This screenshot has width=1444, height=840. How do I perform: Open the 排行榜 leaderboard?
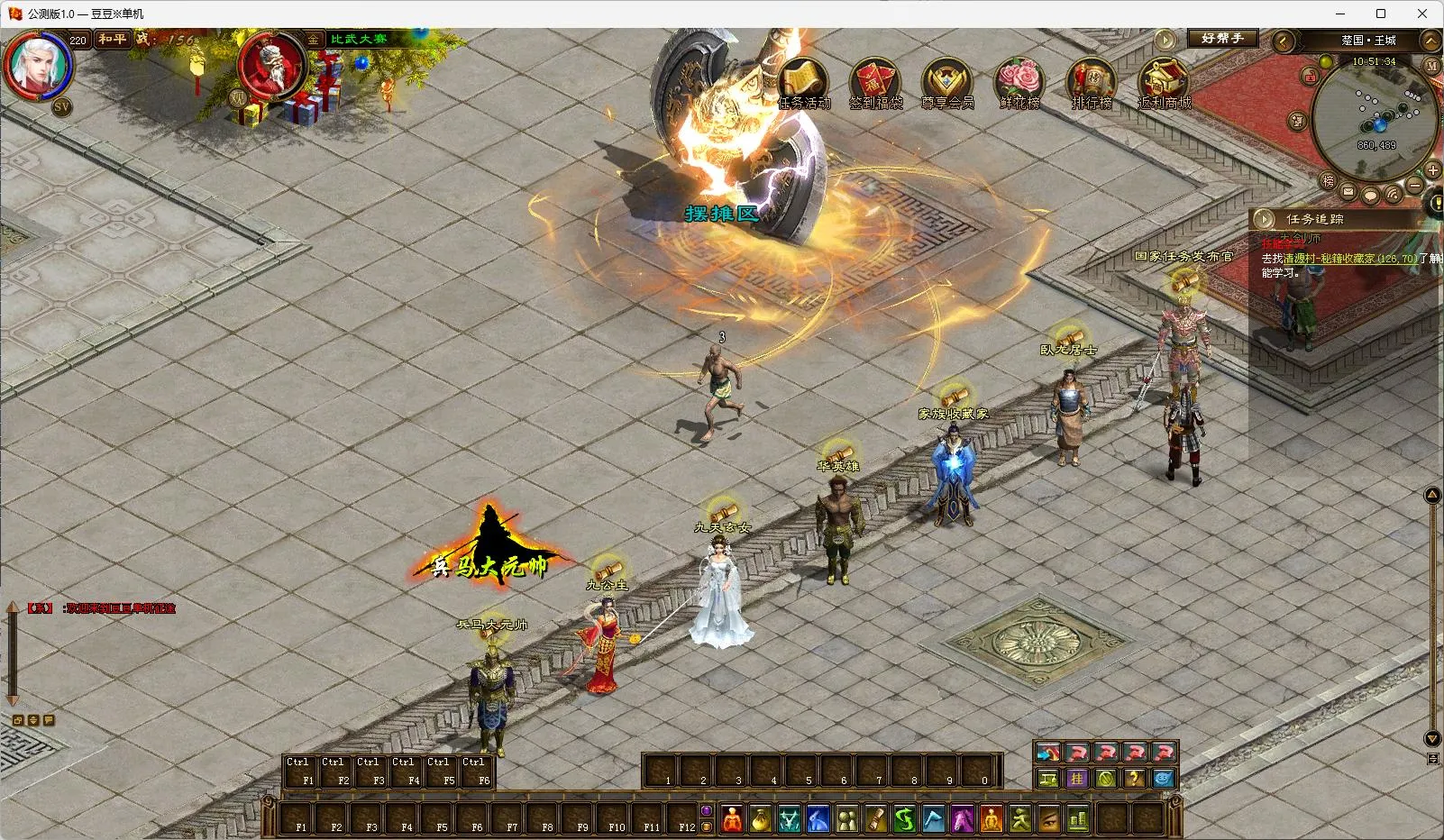(1091, 82)
